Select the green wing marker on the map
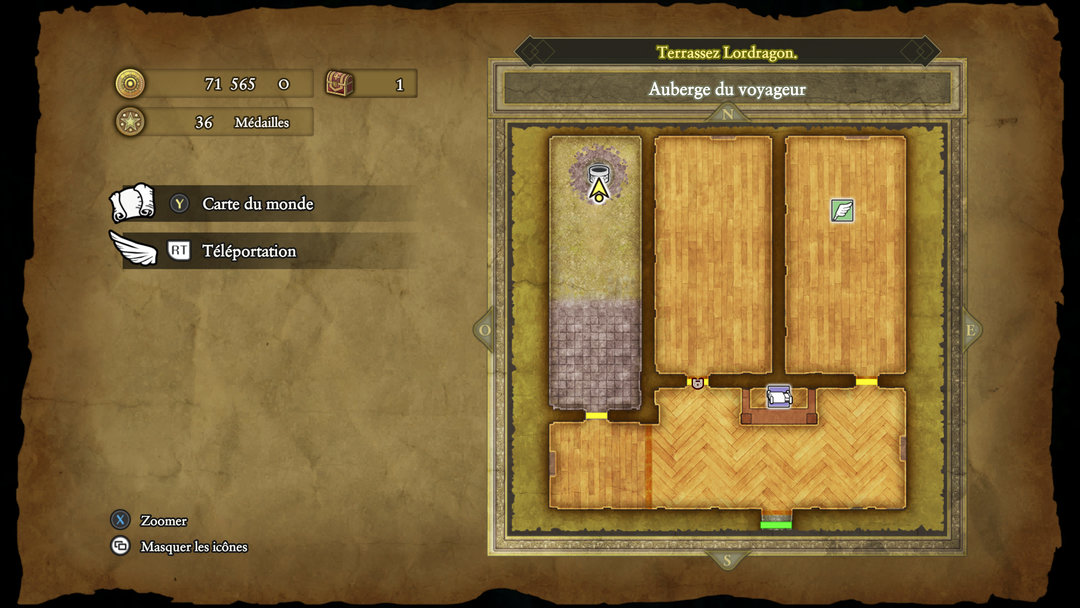The width and height of the screenshot is (1080, 608). click(843, 210)
